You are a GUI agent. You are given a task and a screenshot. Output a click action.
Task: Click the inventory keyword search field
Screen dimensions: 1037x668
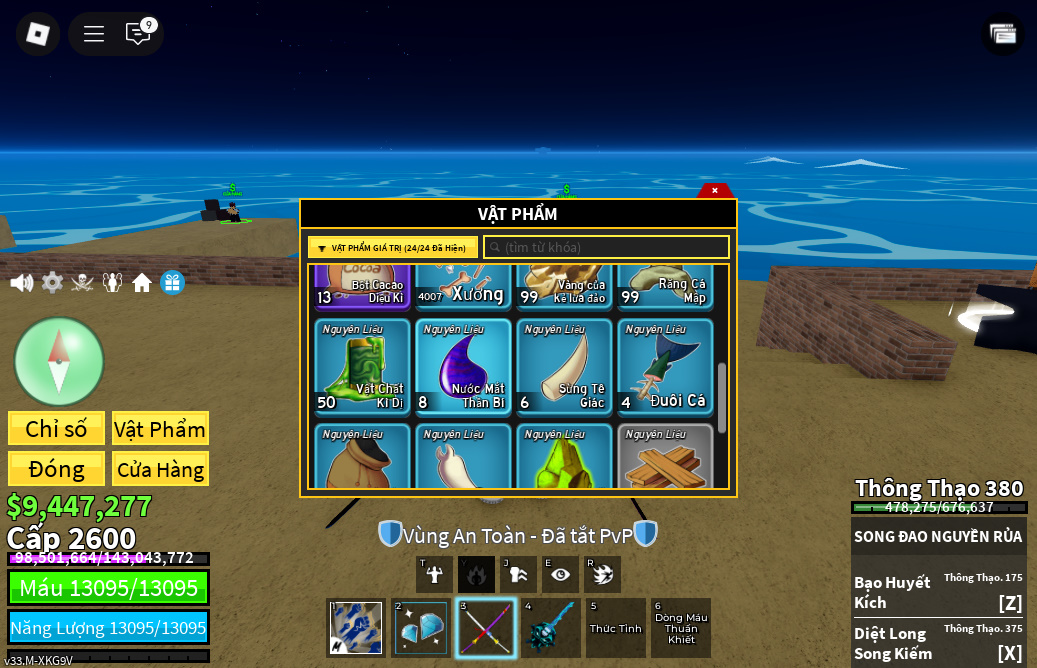click(x=606, y=247)
